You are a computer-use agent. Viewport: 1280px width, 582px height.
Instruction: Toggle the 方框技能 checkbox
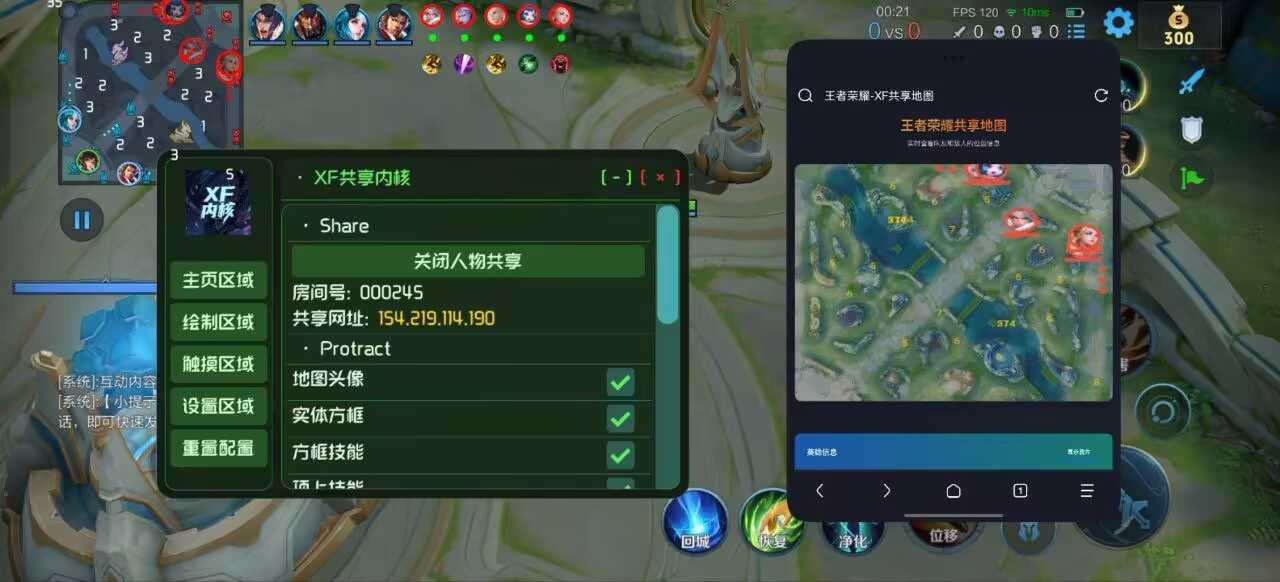pyautogui.click(x=620, y=455)
